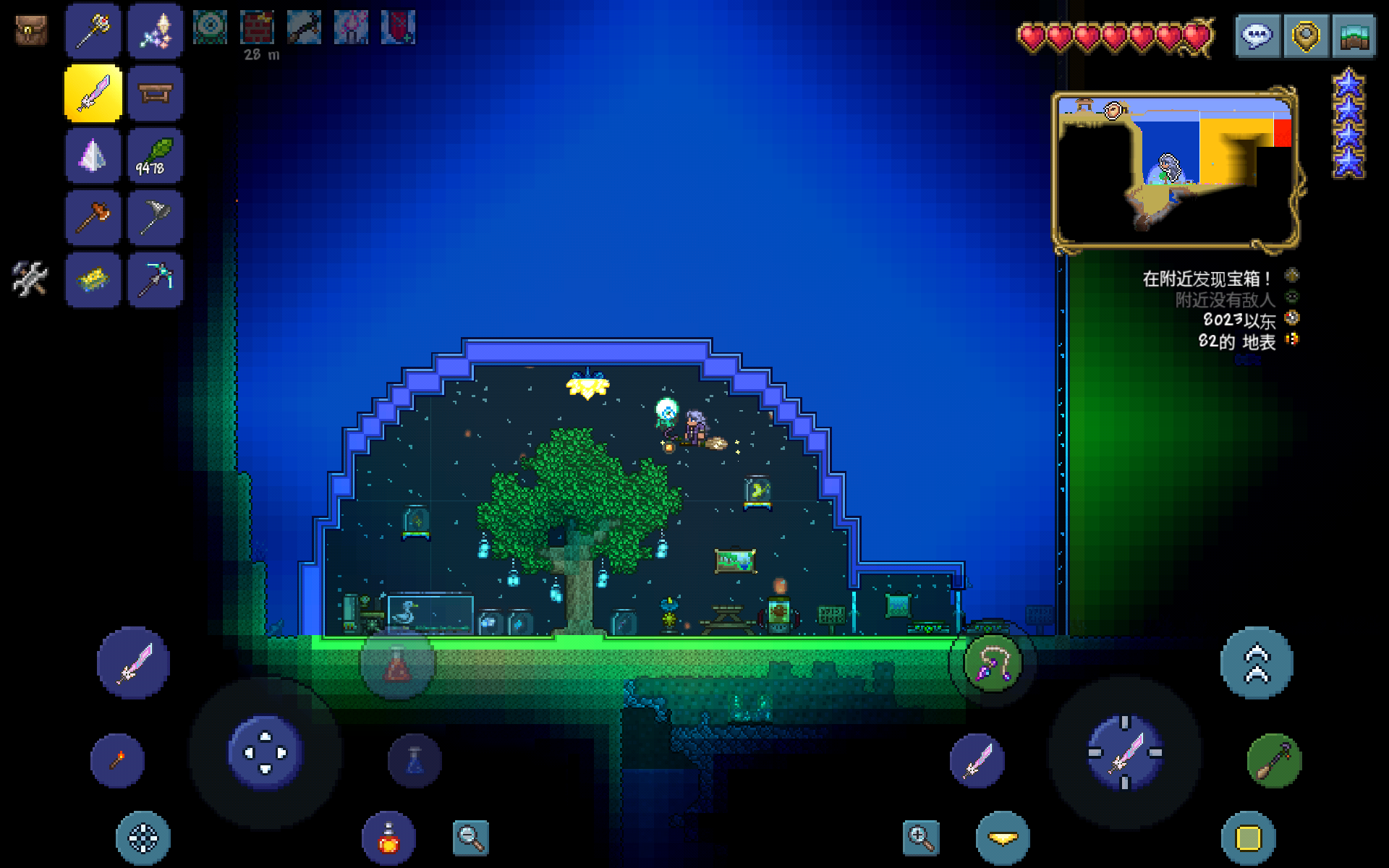Open the crafting tools menu
The height and width of the screenshot is (868, 1389).
point(30,278)
